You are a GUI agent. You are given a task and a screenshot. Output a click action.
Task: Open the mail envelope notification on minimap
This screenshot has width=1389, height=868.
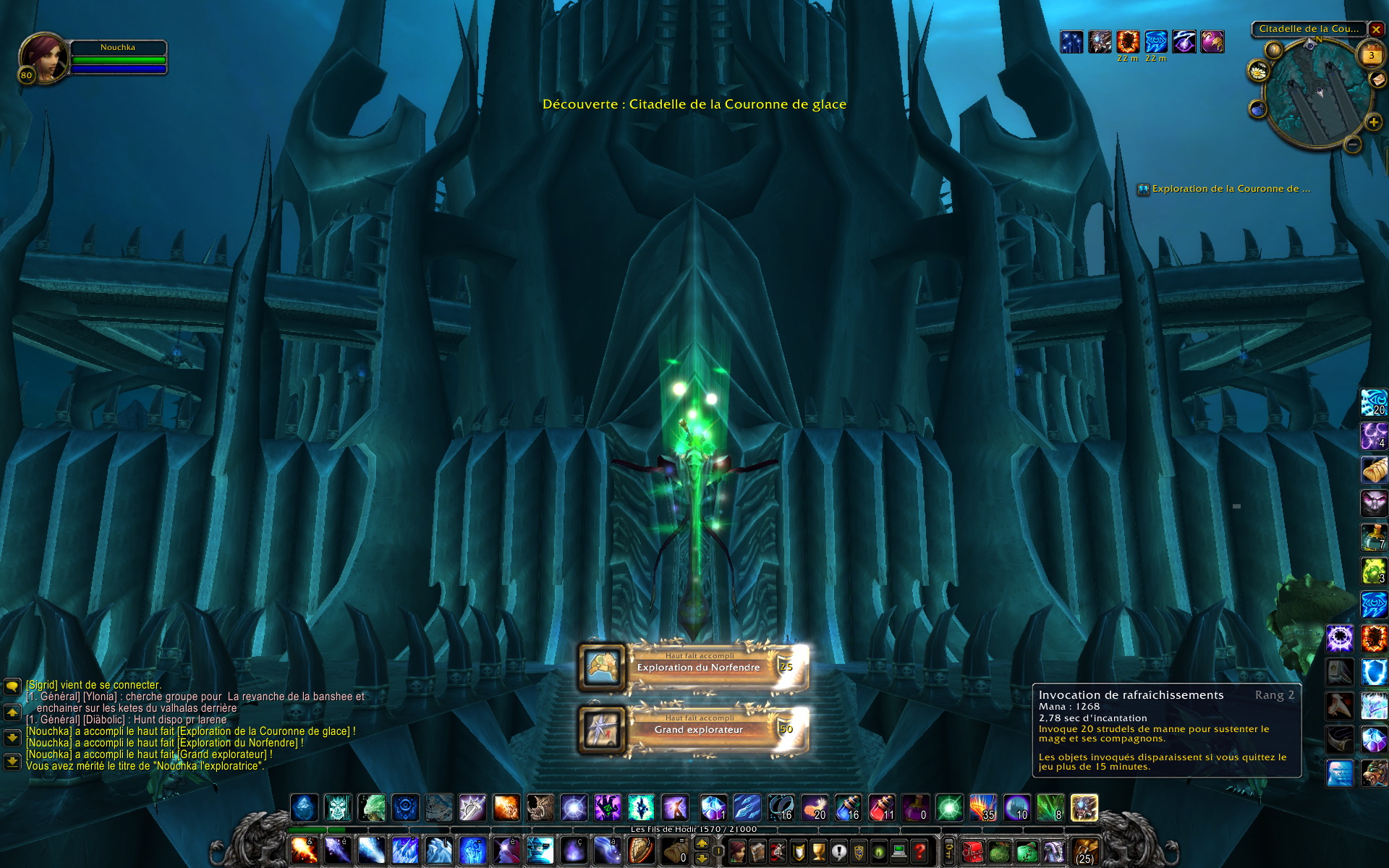1378,80
